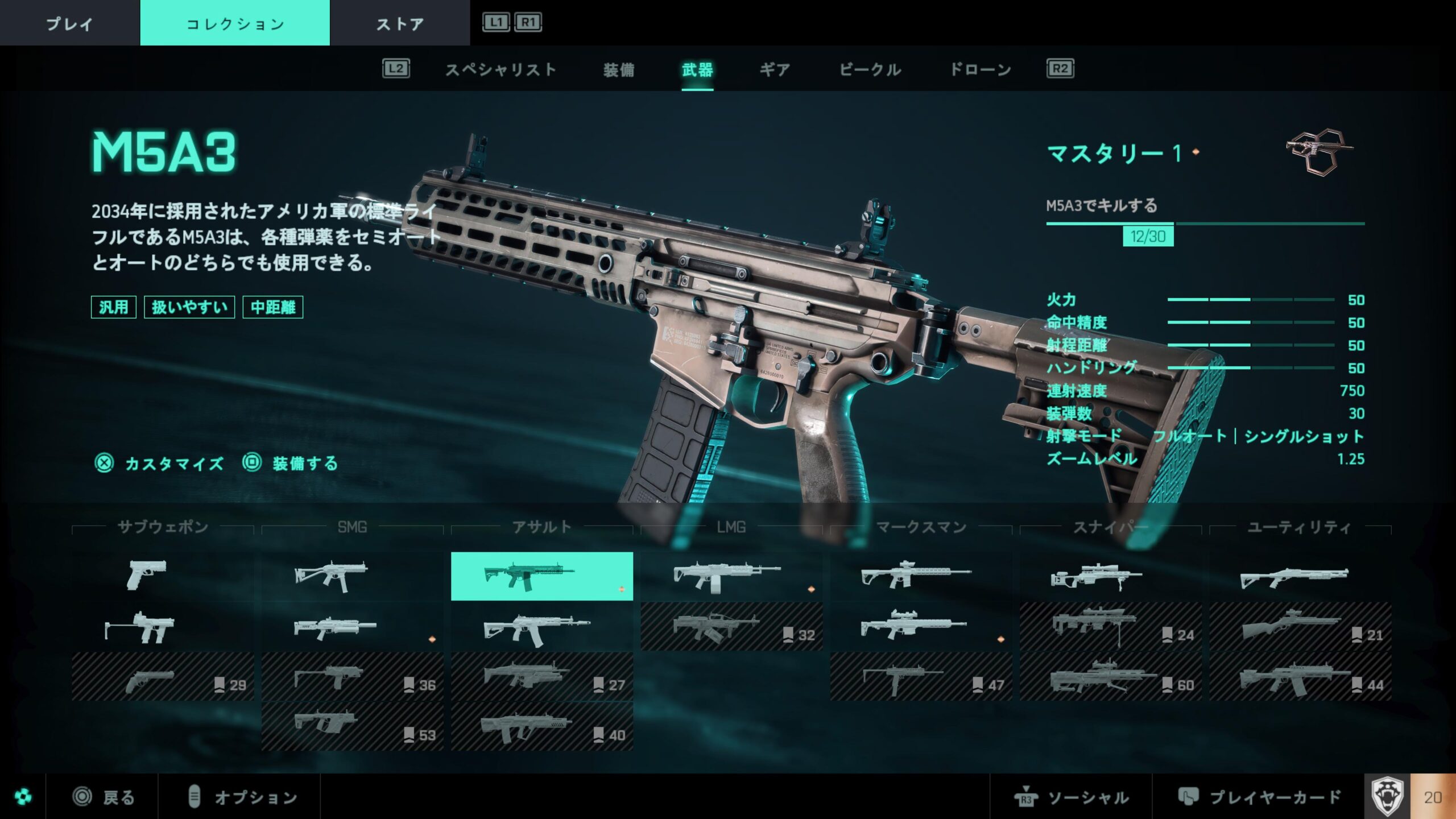Open the ギア category
This screenshot has width=1456, height=819.
click(775, 70)
